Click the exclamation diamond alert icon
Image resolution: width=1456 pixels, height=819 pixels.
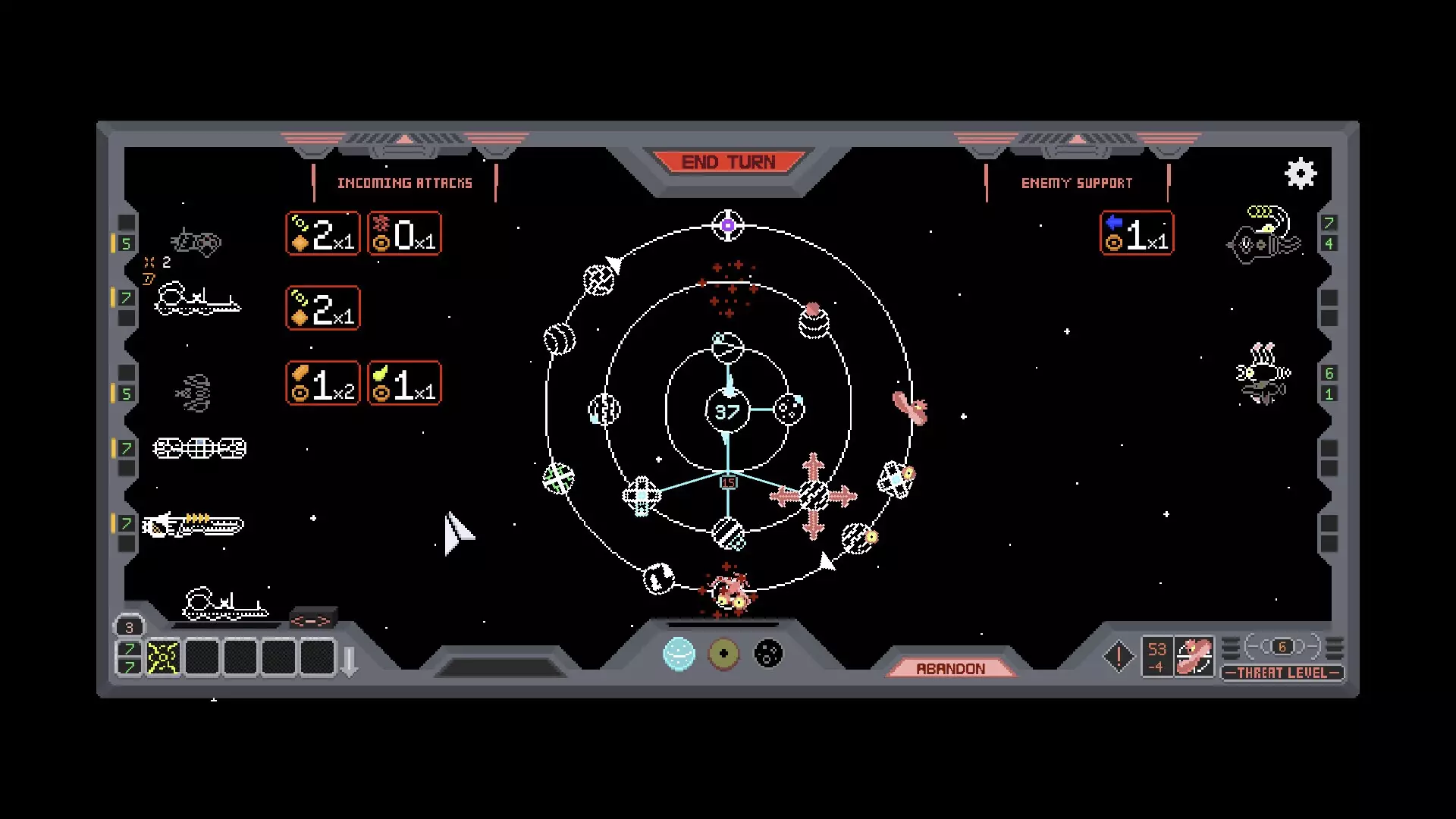pos(1119,657)
